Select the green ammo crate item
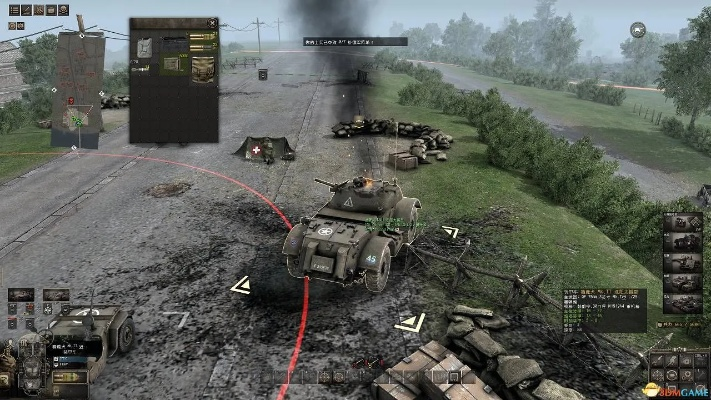The image size is (711, 400). pyautogui.click(x=171, y=63)
